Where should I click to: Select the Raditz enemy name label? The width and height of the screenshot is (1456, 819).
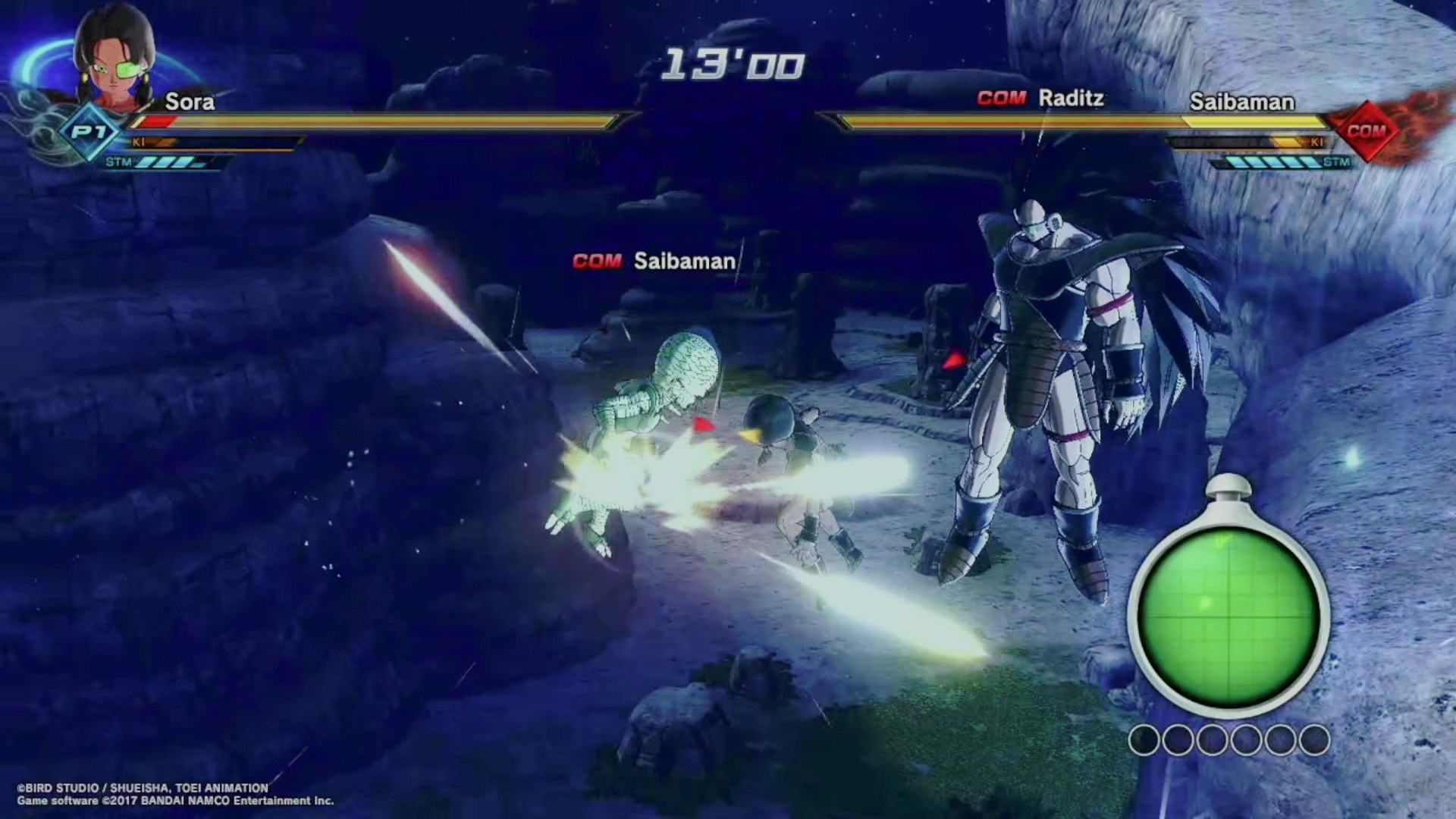tap(1070, 99)
